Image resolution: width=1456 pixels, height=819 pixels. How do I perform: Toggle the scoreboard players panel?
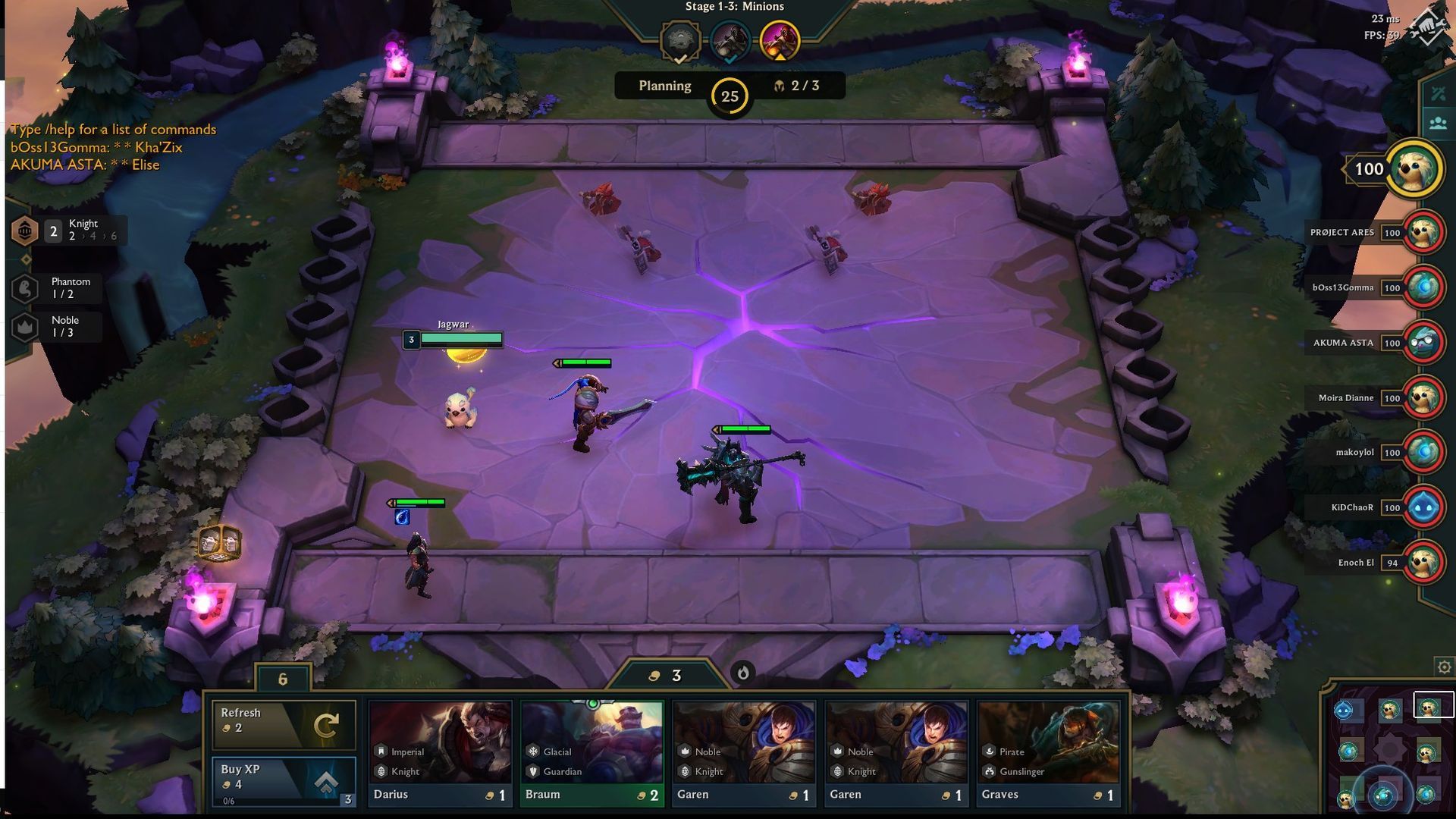click(1438, 121)
